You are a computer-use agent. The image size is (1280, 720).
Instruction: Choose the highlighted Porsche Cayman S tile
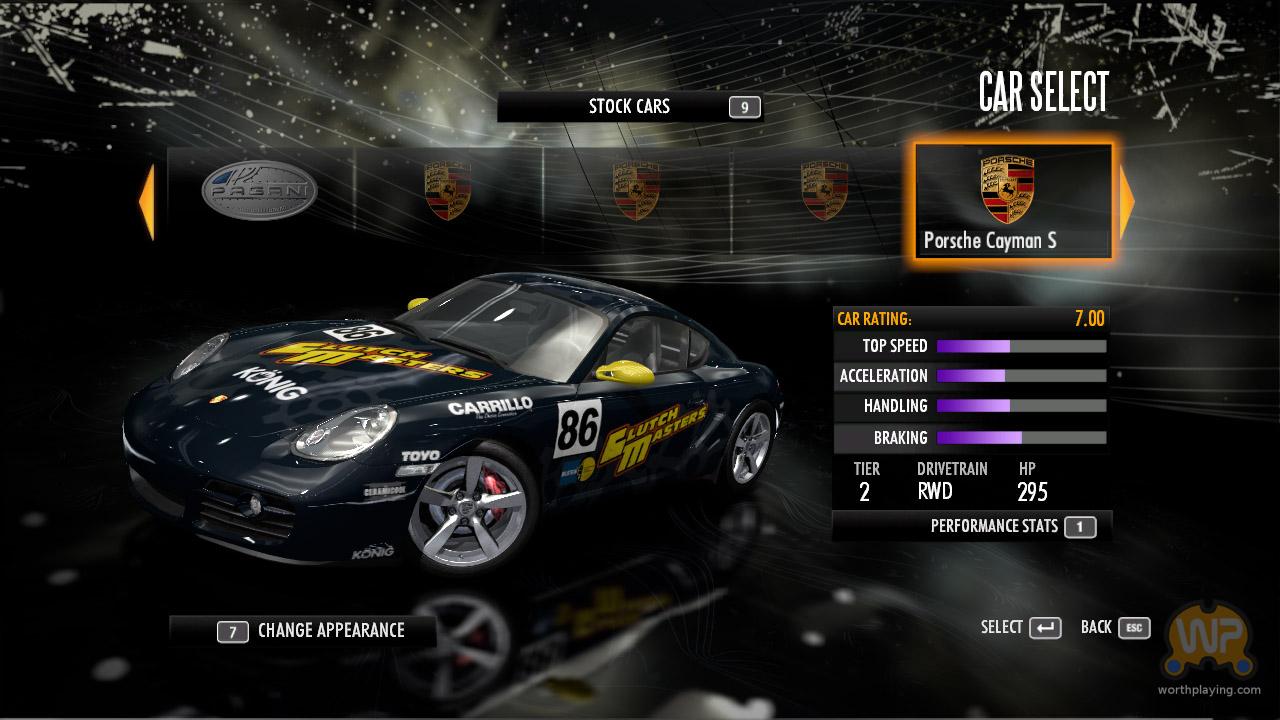1012,202
